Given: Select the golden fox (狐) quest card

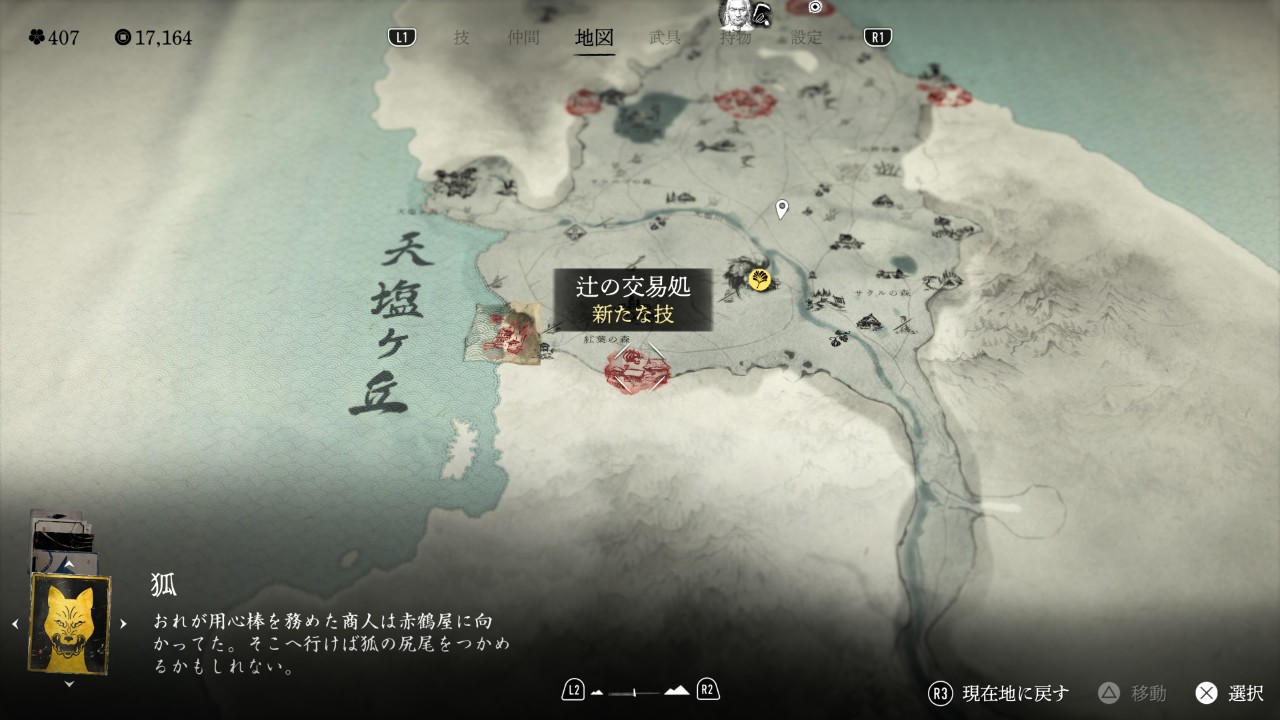Looking at the screenshot, I should [x=69, y=623].
